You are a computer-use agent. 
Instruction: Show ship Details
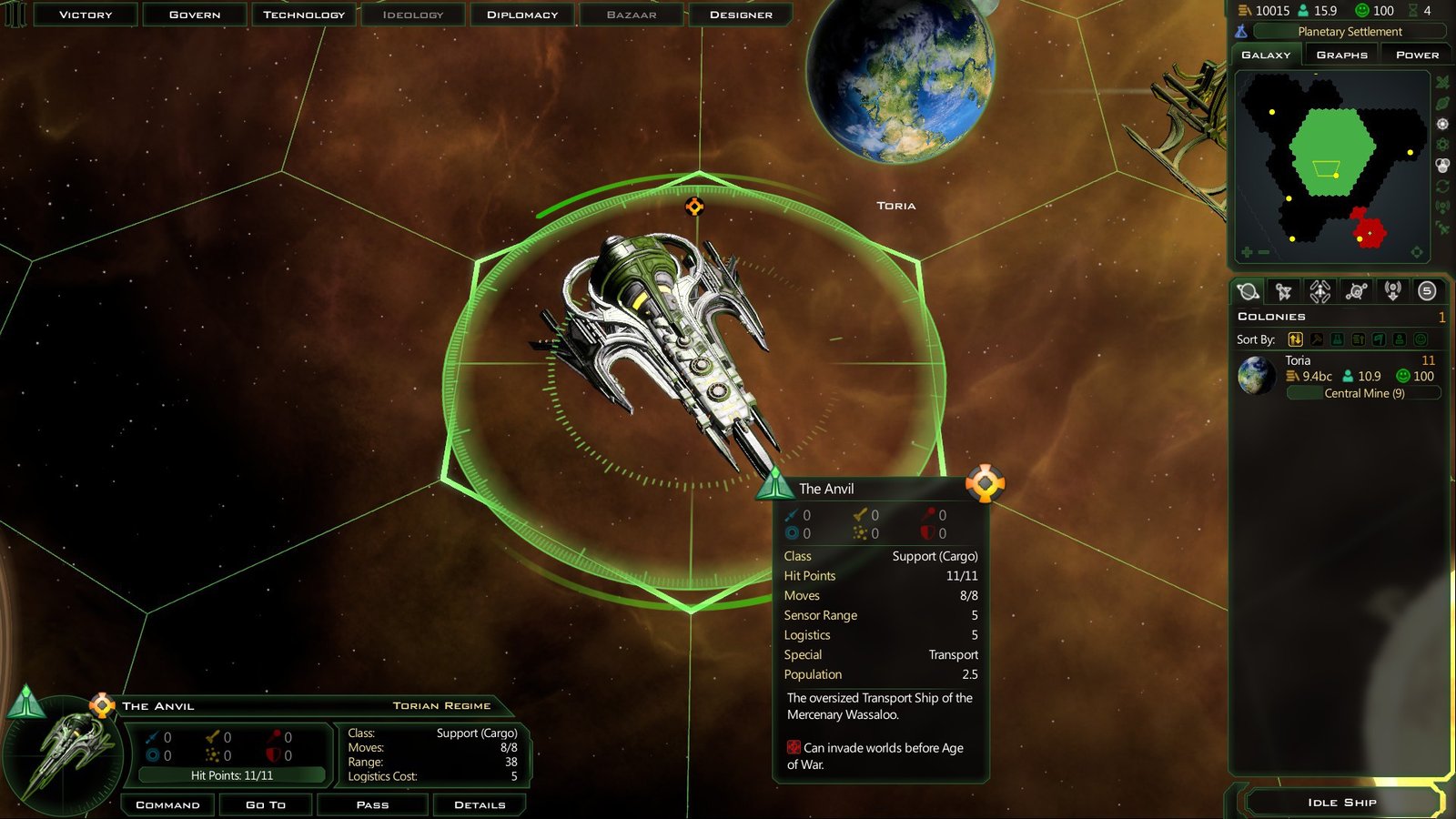click(x=480, y=804)
